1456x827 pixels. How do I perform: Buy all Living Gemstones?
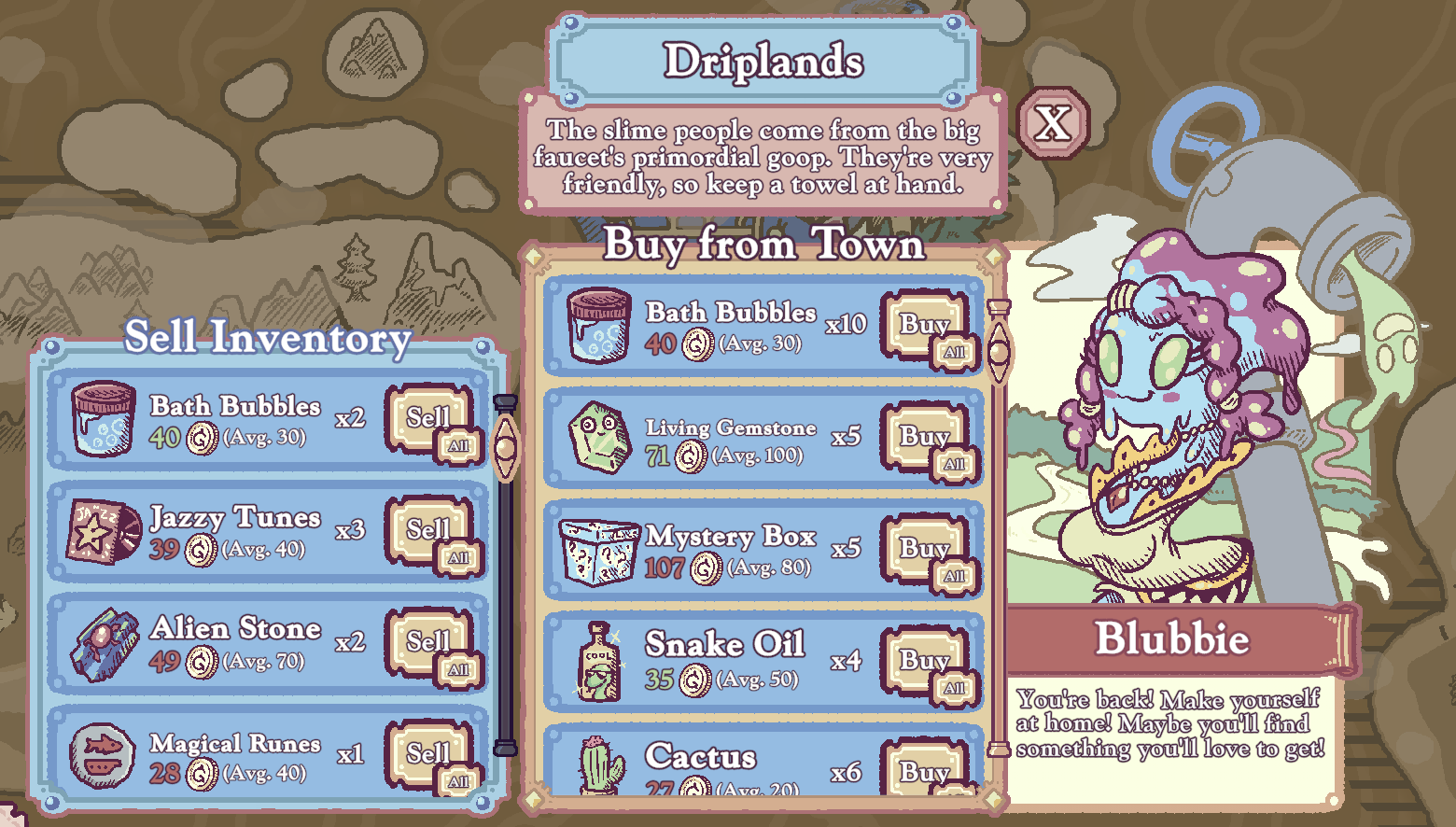pyautogui.click(x=954, y=464)
